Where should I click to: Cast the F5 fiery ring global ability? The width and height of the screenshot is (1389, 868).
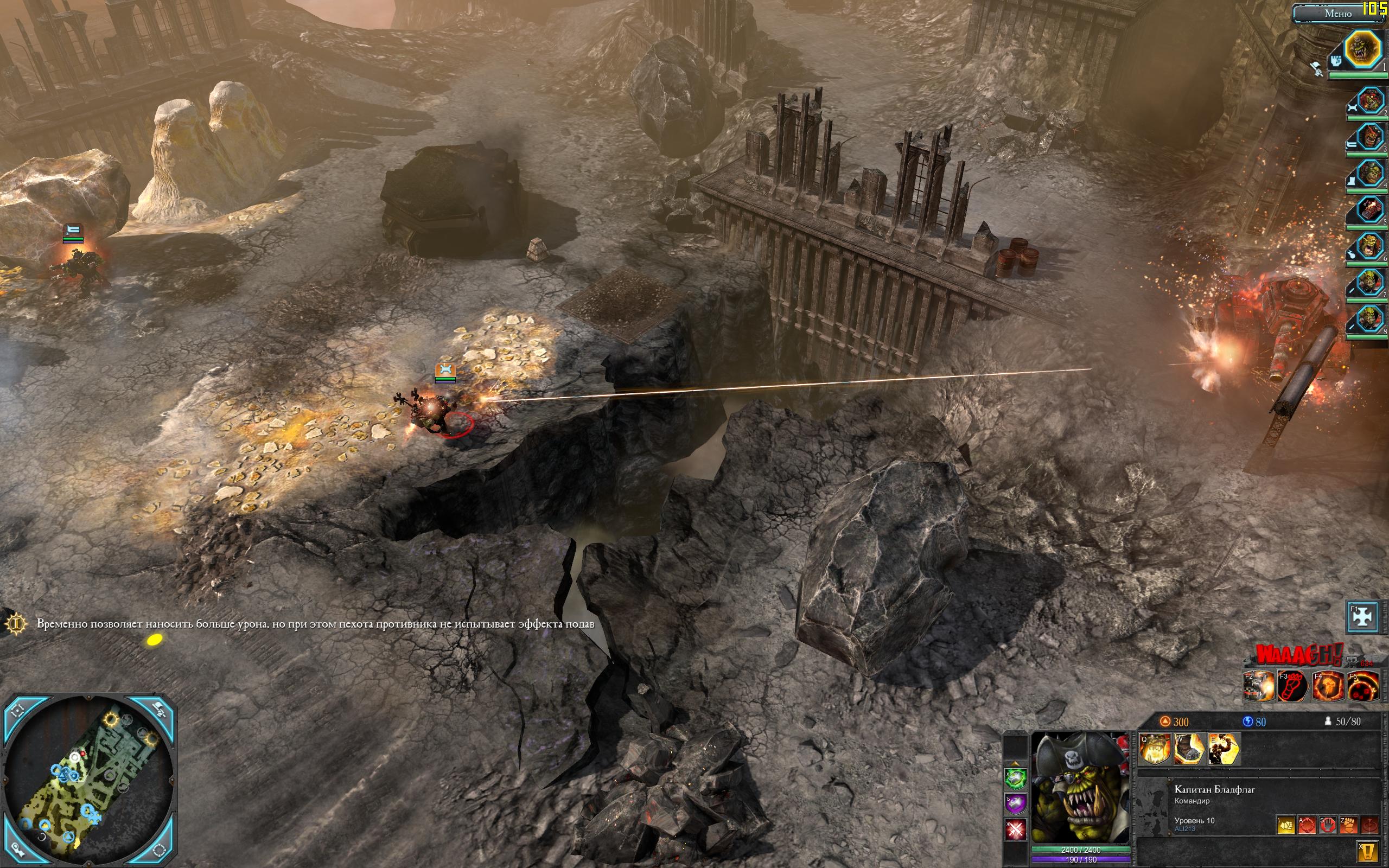pos(1362,686)
